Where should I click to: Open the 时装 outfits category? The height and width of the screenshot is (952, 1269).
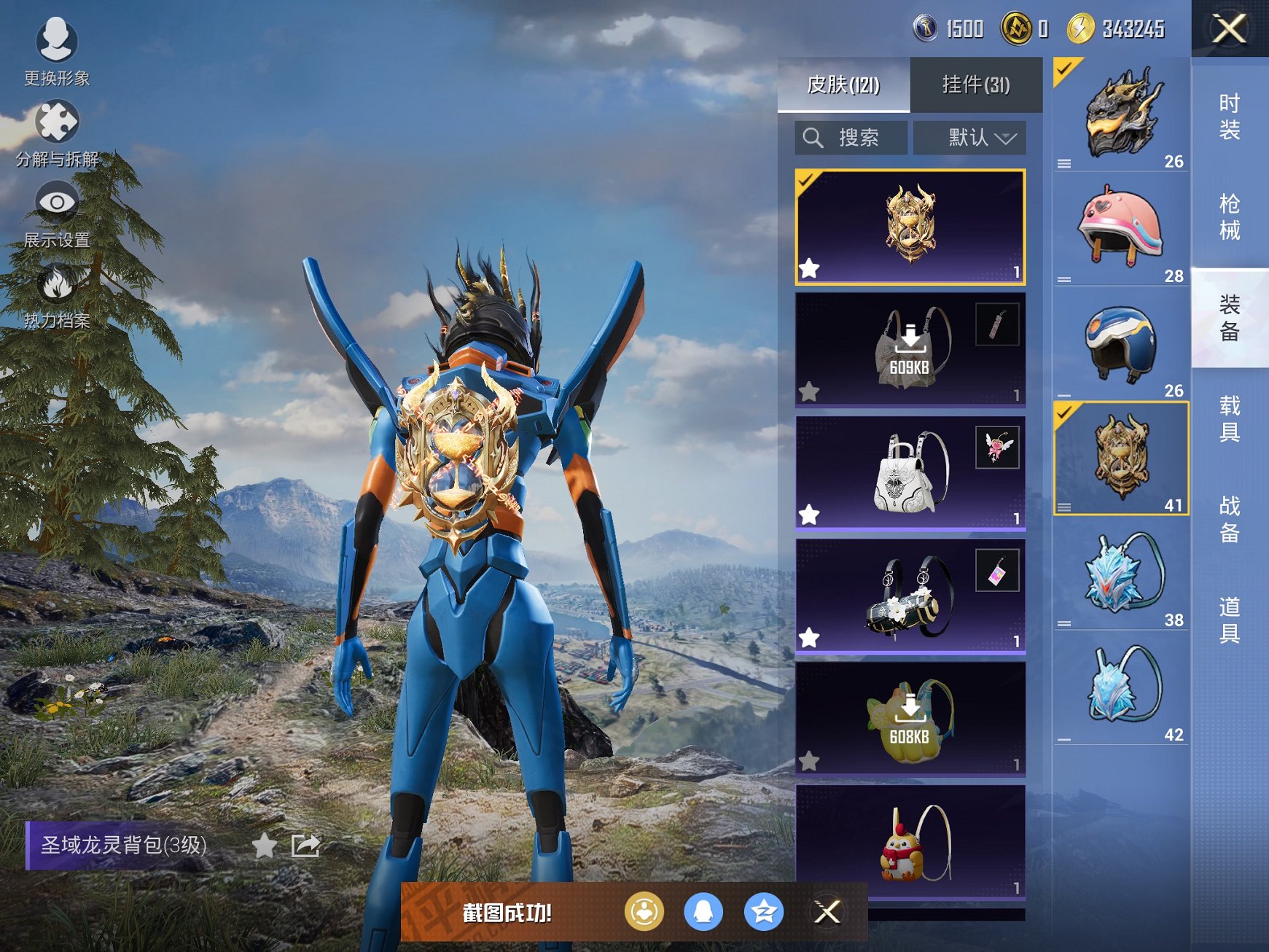[x=1230, y=117]
